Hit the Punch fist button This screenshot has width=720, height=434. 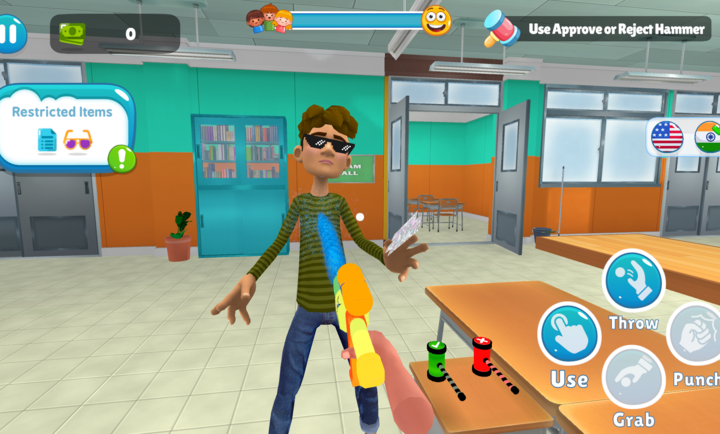click(697, 333)
